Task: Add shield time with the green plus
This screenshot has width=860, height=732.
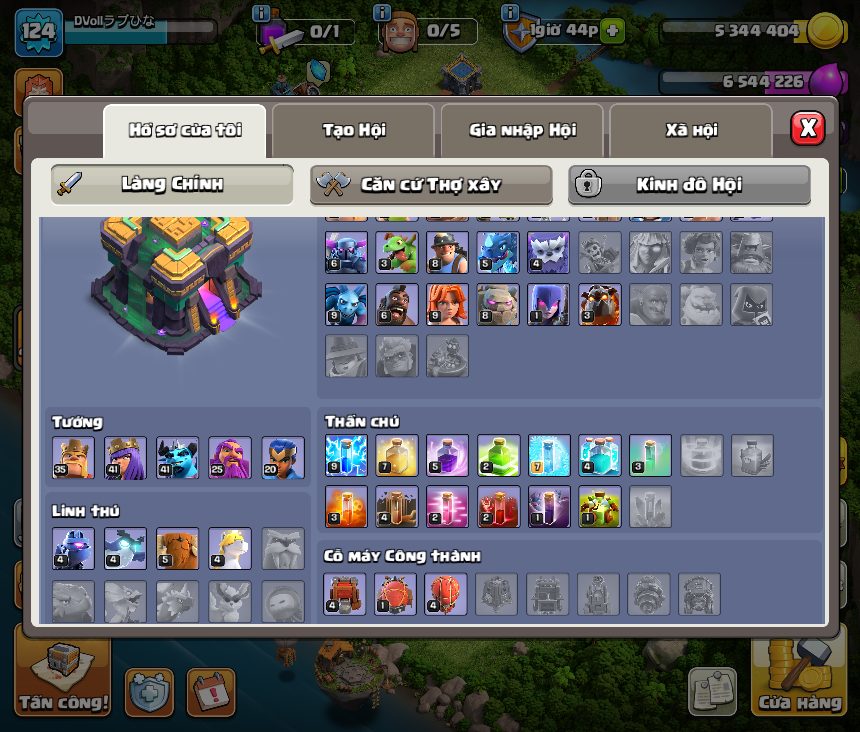Action: click(x=612, y=31)
